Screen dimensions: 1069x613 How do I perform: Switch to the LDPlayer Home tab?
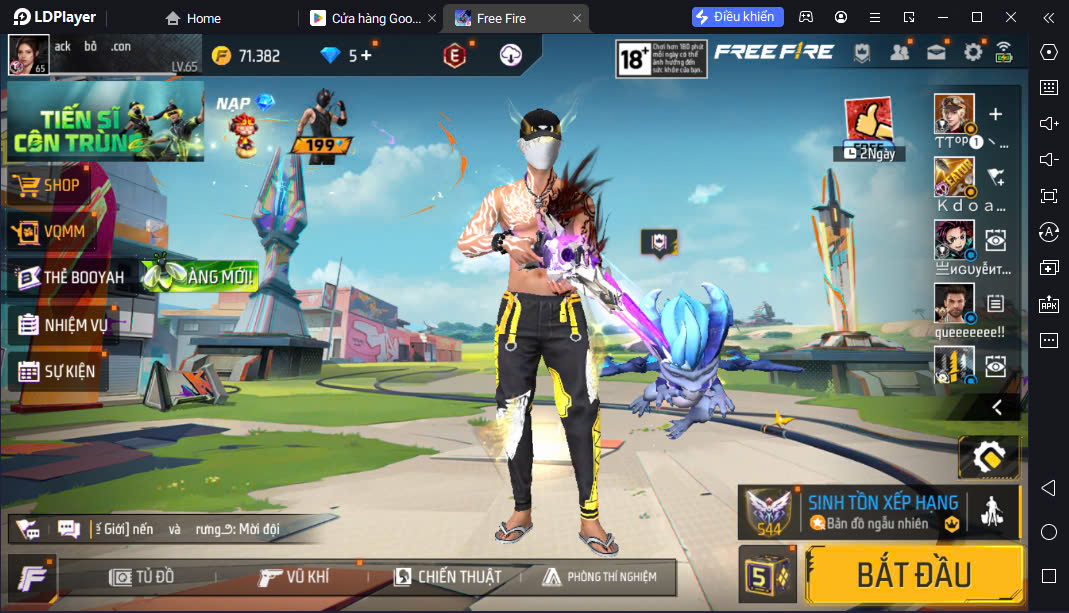point(194,18)
